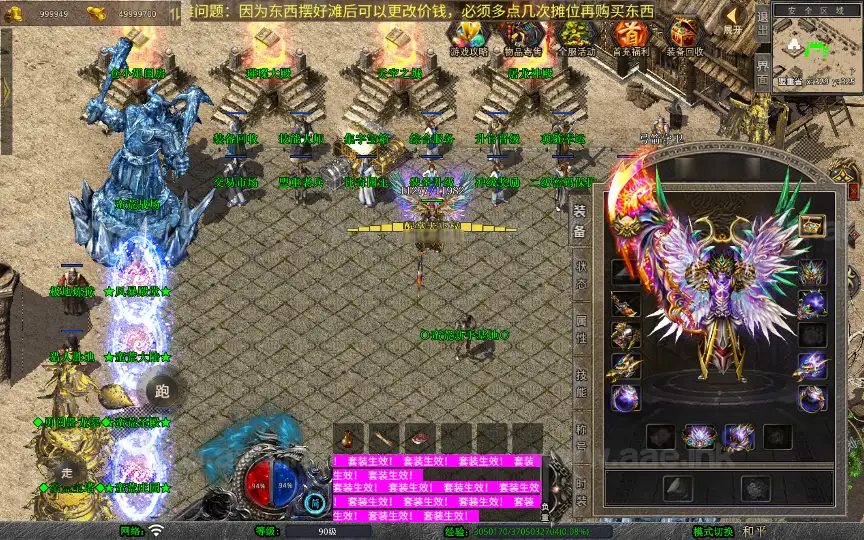Click the 退出 exit button
Image resolution: width=864 pixels, height=540 pixels.
(x=762, y=22)
